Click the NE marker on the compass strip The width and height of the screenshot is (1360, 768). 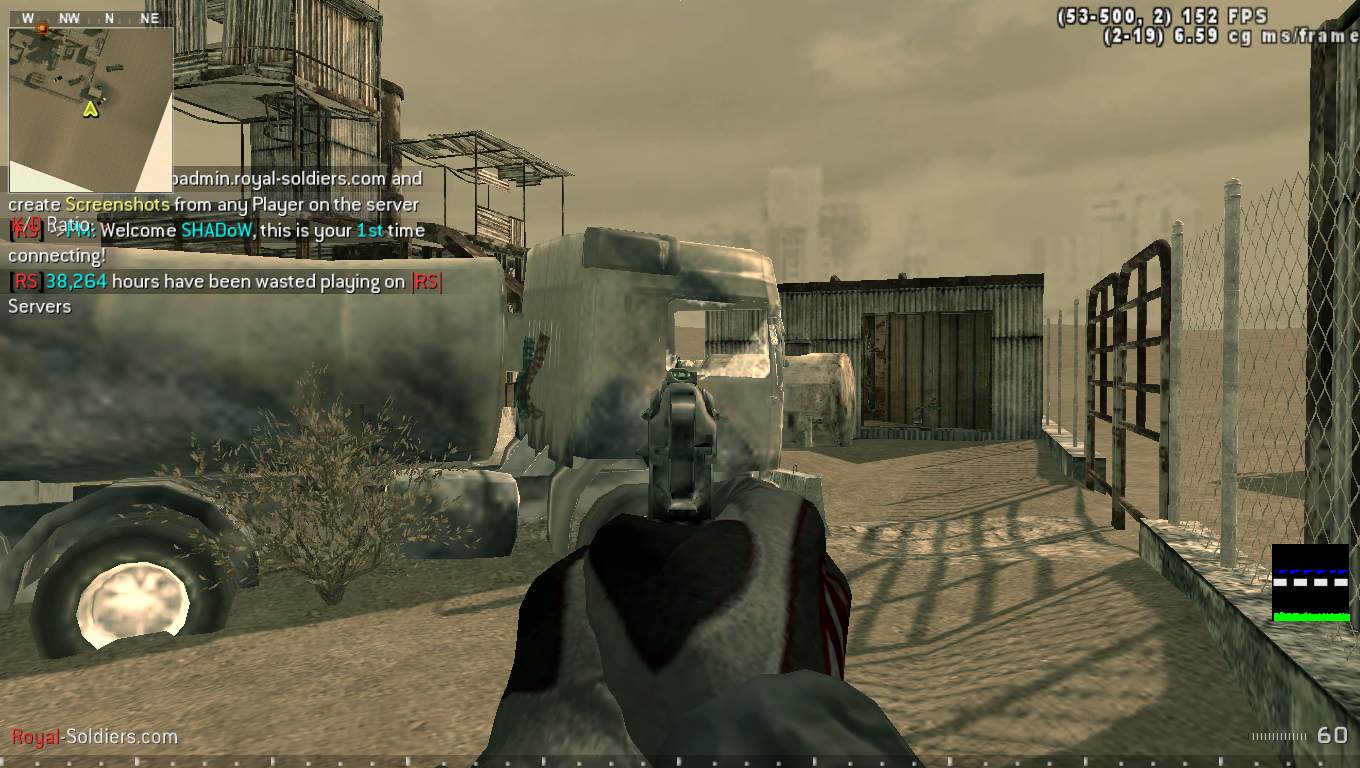click(150, 16)
